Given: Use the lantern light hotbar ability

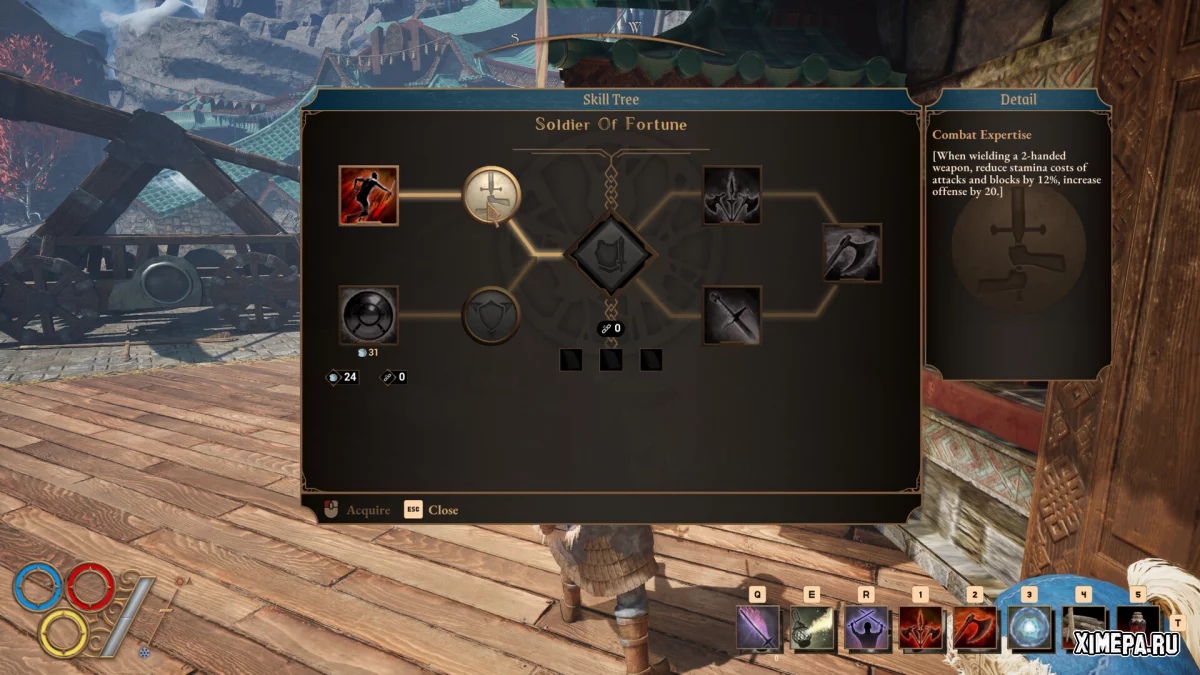Looking at the screenshot, I should (x=811, y=628).
